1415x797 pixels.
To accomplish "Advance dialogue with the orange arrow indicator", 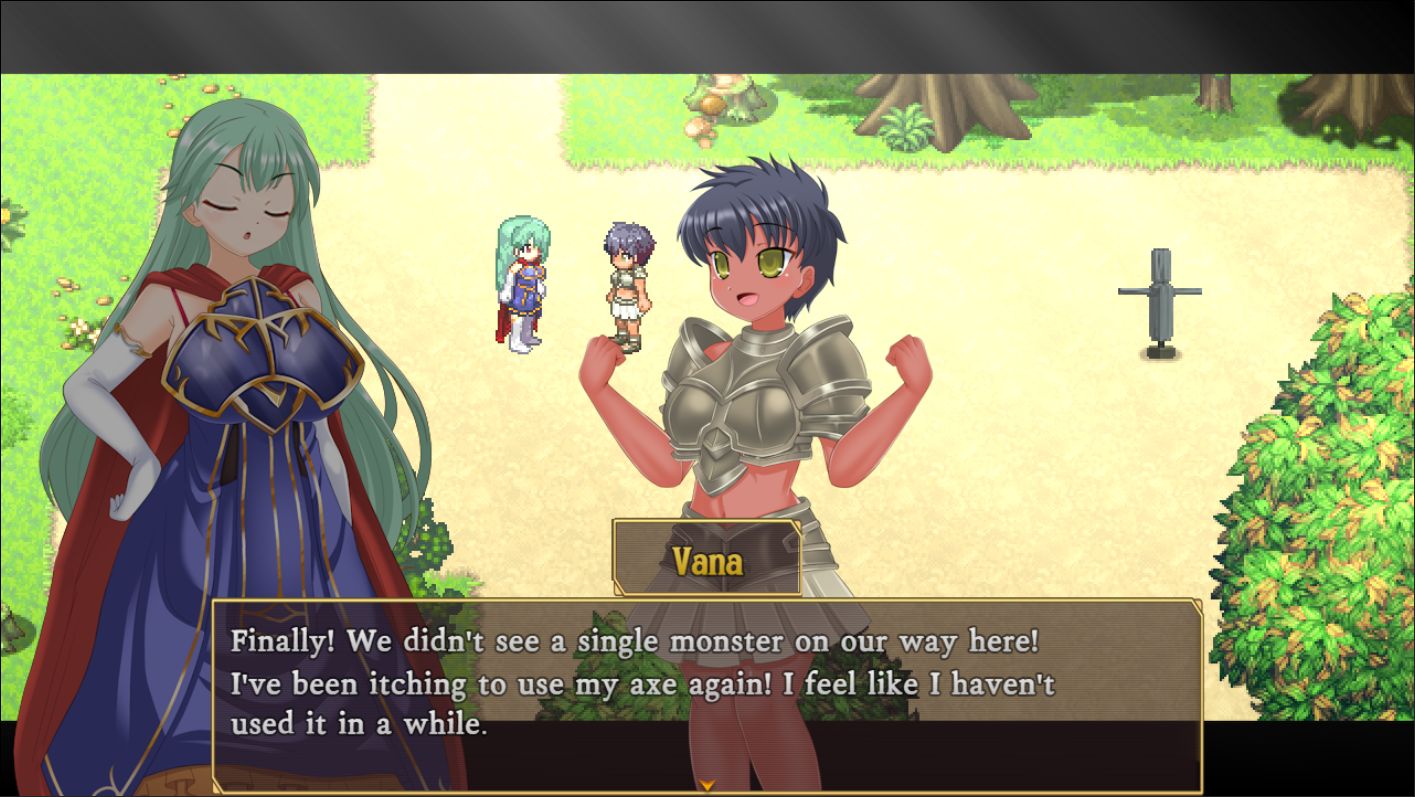I will pyautogui.click(x=707, y=785).
